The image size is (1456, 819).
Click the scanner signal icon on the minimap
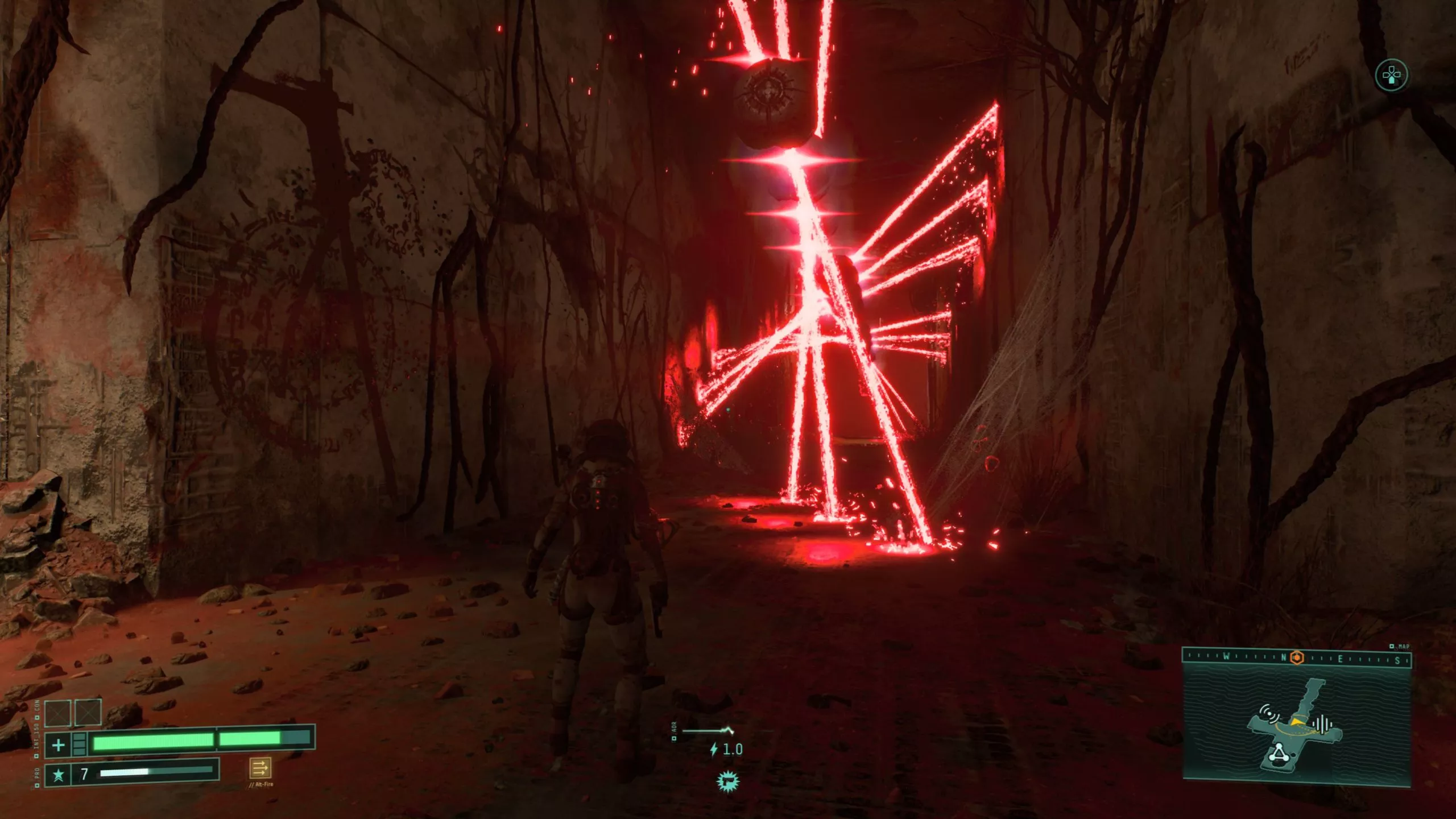(1269, 713)
